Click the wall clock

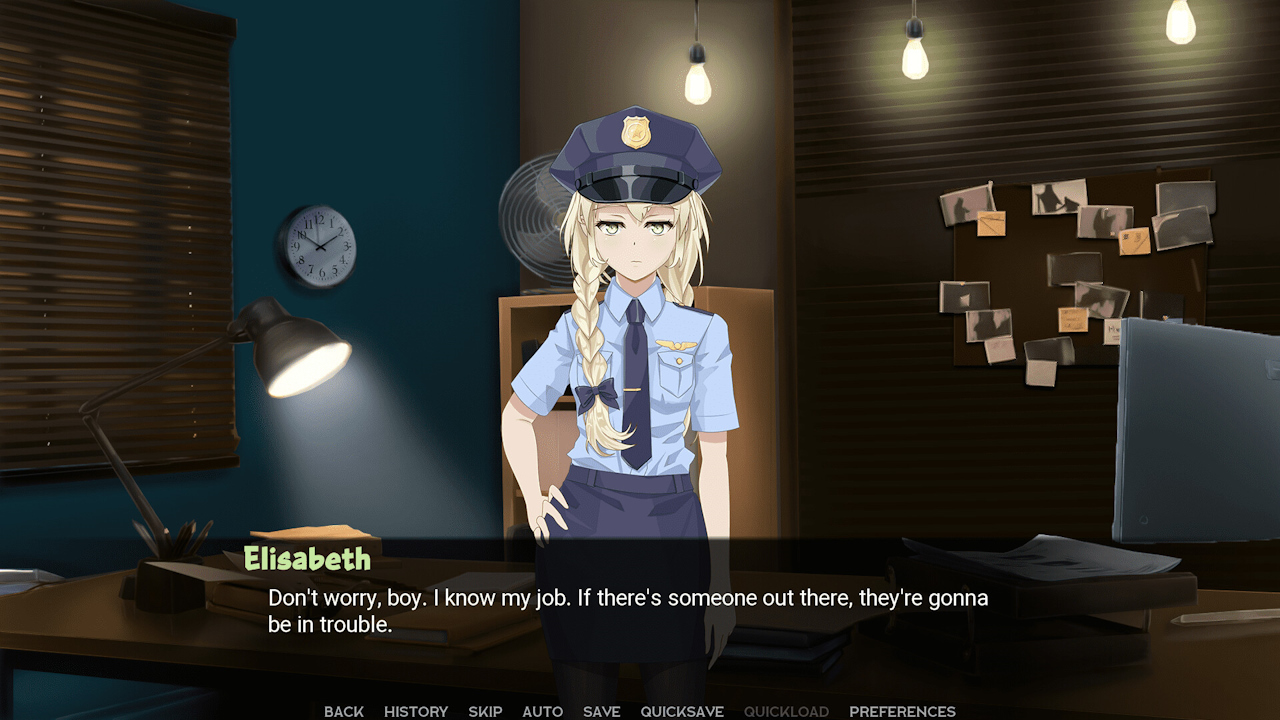pyautogui.click(x=322, y=246)
